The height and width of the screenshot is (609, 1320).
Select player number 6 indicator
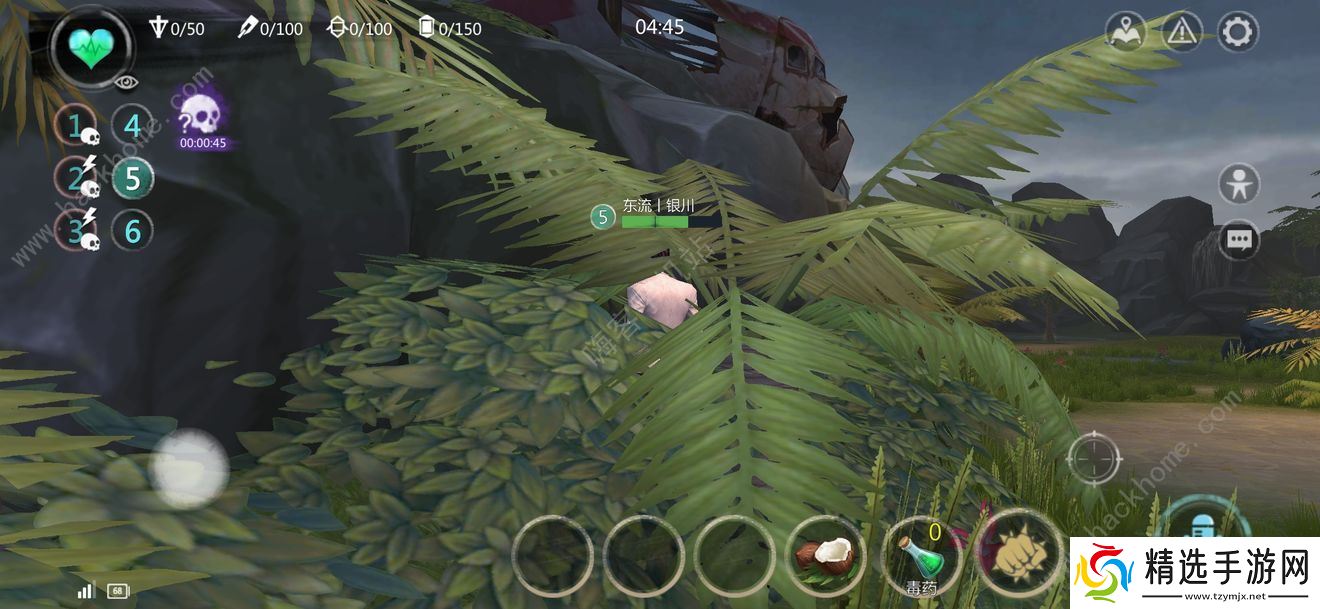tap(132, 231)
